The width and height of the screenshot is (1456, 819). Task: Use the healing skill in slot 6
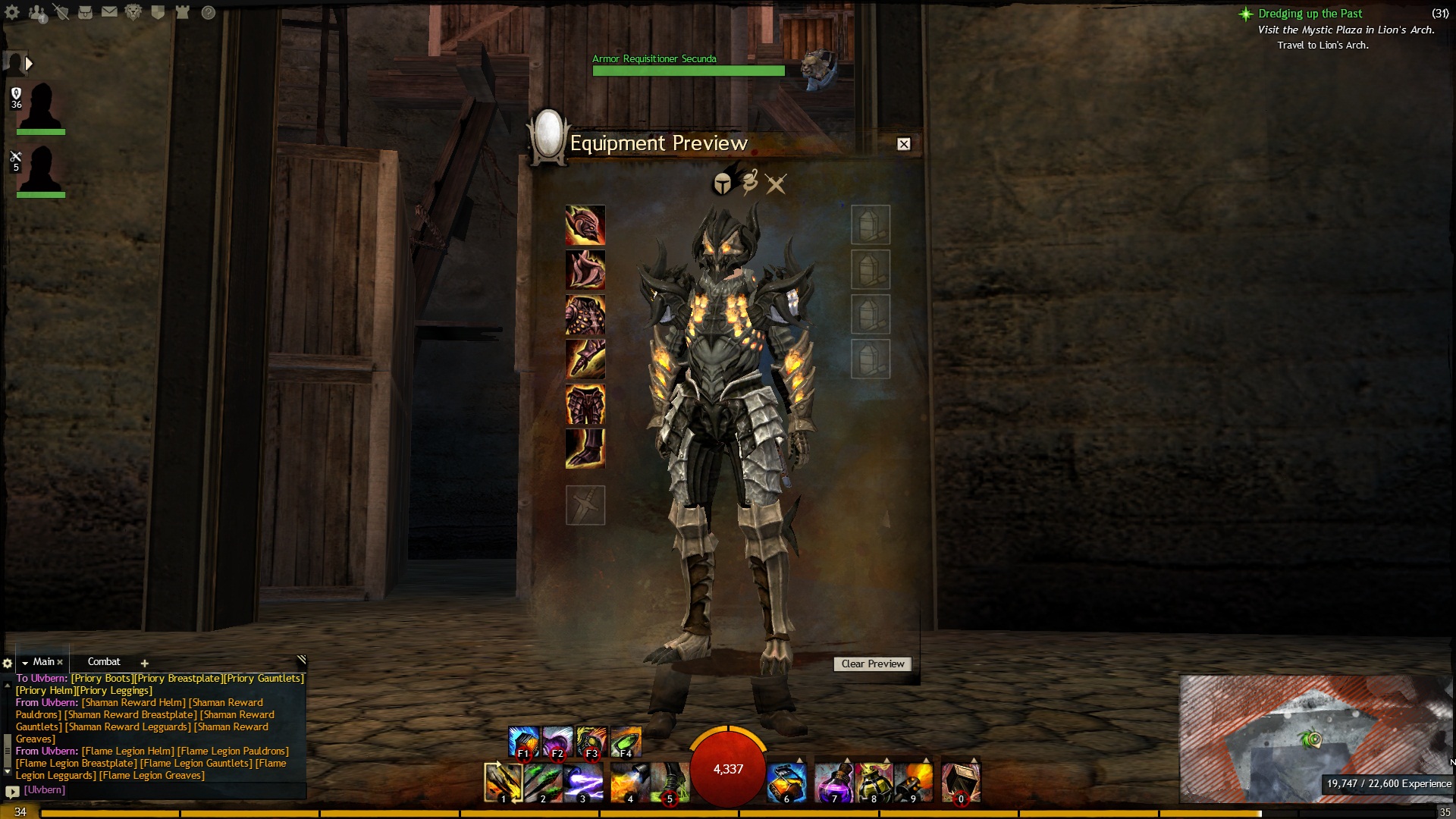point(786,783)
